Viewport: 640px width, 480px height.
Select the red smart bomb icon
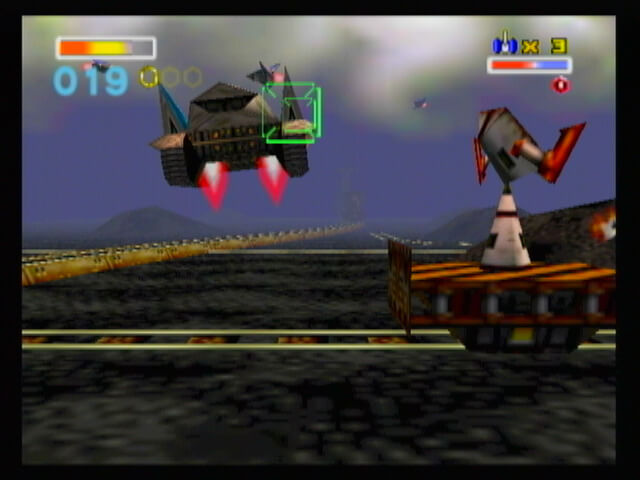[x=560, y=85]
